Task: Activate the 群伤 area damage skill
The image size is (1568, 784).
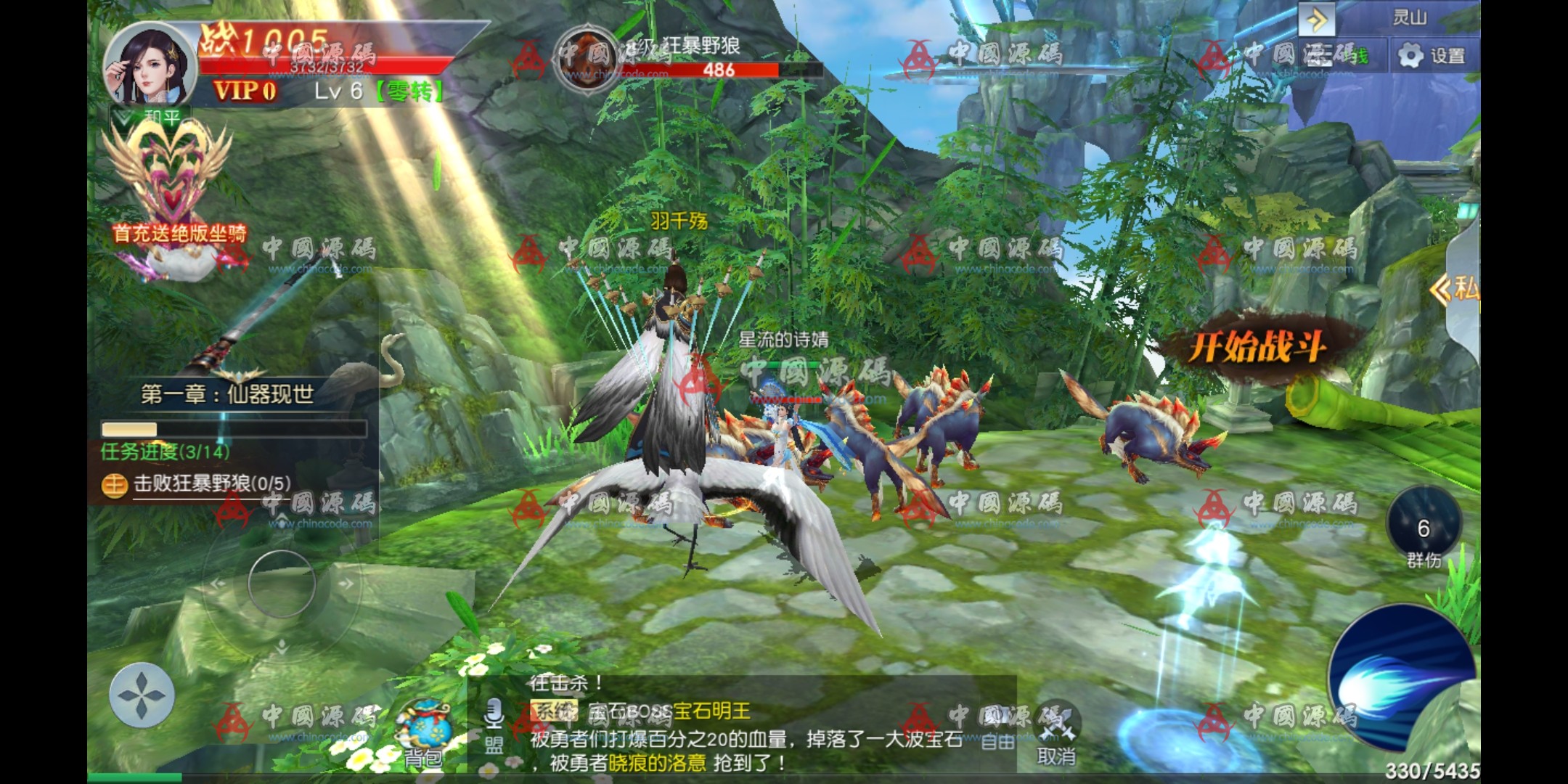Action: (x=1423, y=531)
